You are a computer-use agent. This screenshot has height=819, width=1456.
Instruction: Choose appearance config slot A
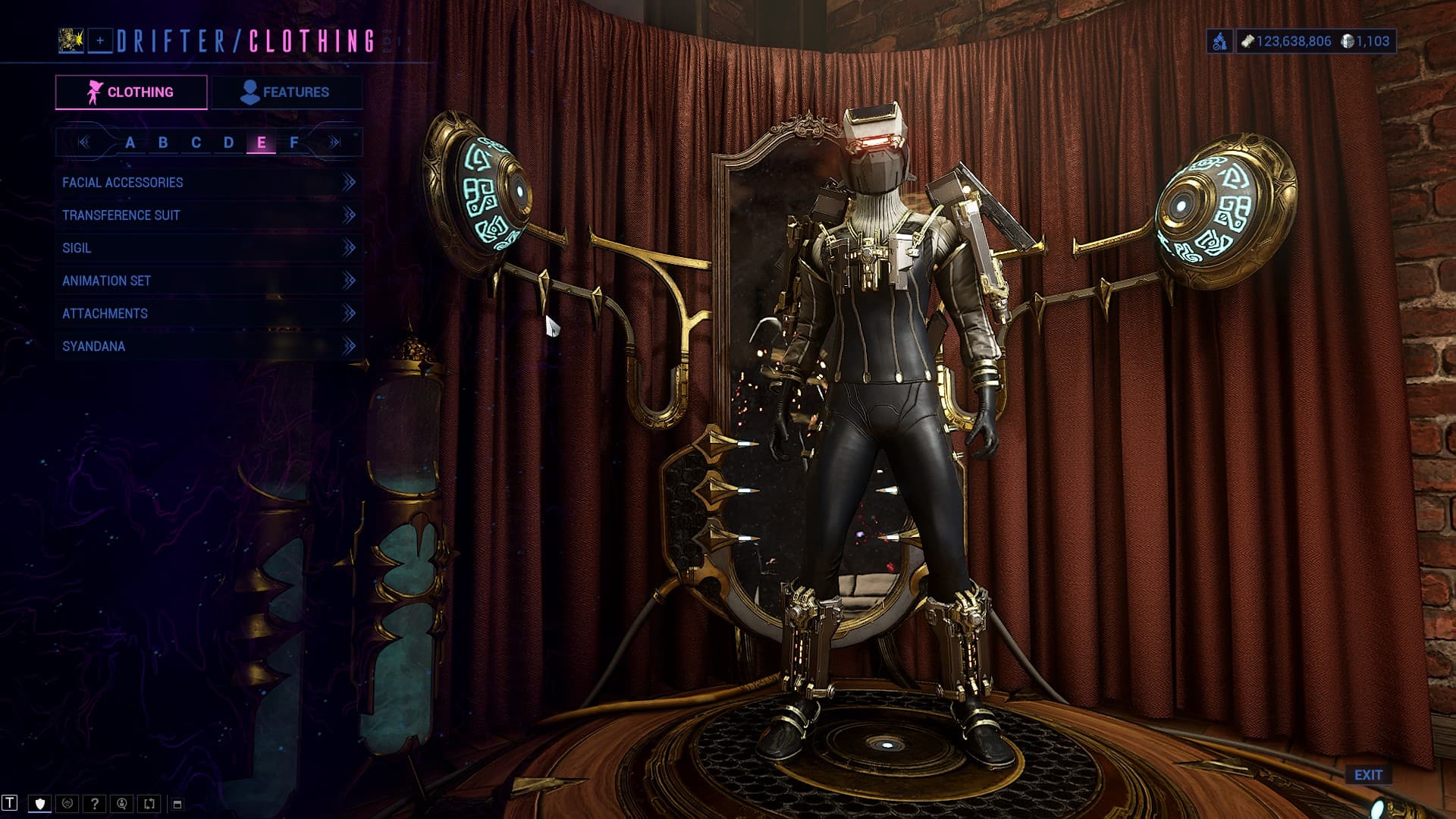point(130,143)
